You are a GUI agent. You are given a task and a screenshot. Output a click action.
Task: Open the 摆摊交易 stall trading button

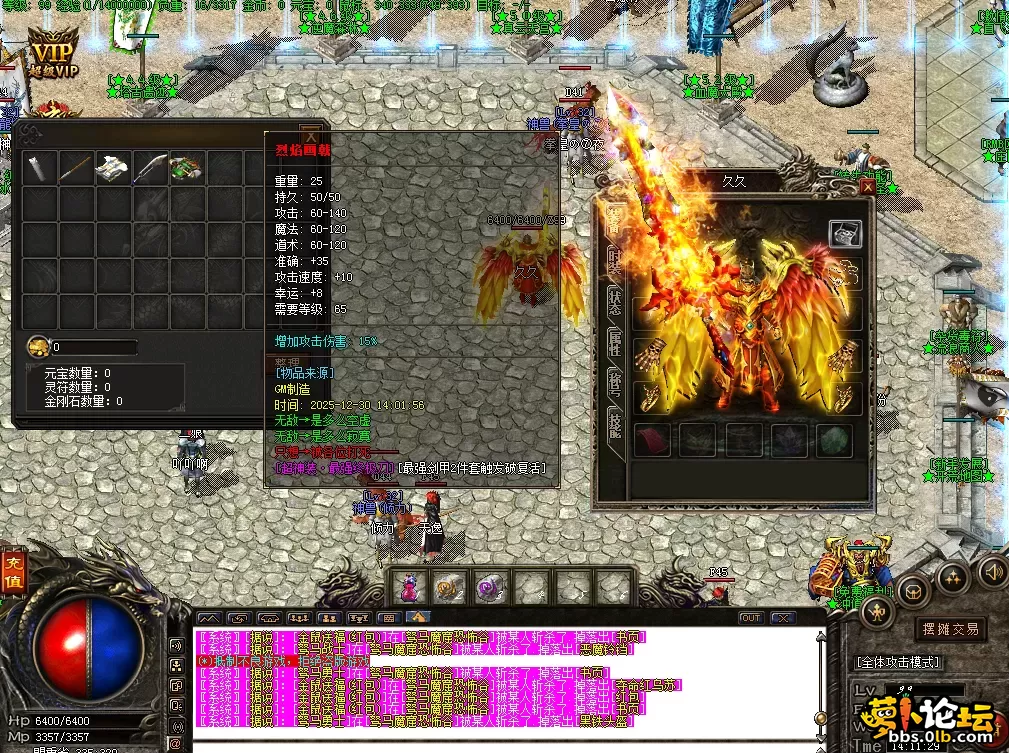(949, 629)
